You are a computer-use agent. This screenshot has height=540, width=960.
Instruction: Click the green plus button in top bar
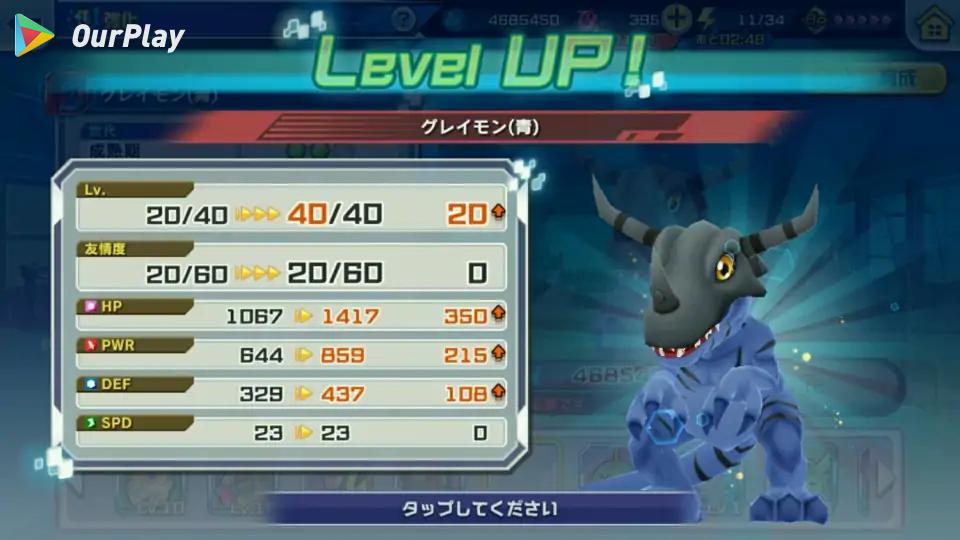tap(677, 18)
